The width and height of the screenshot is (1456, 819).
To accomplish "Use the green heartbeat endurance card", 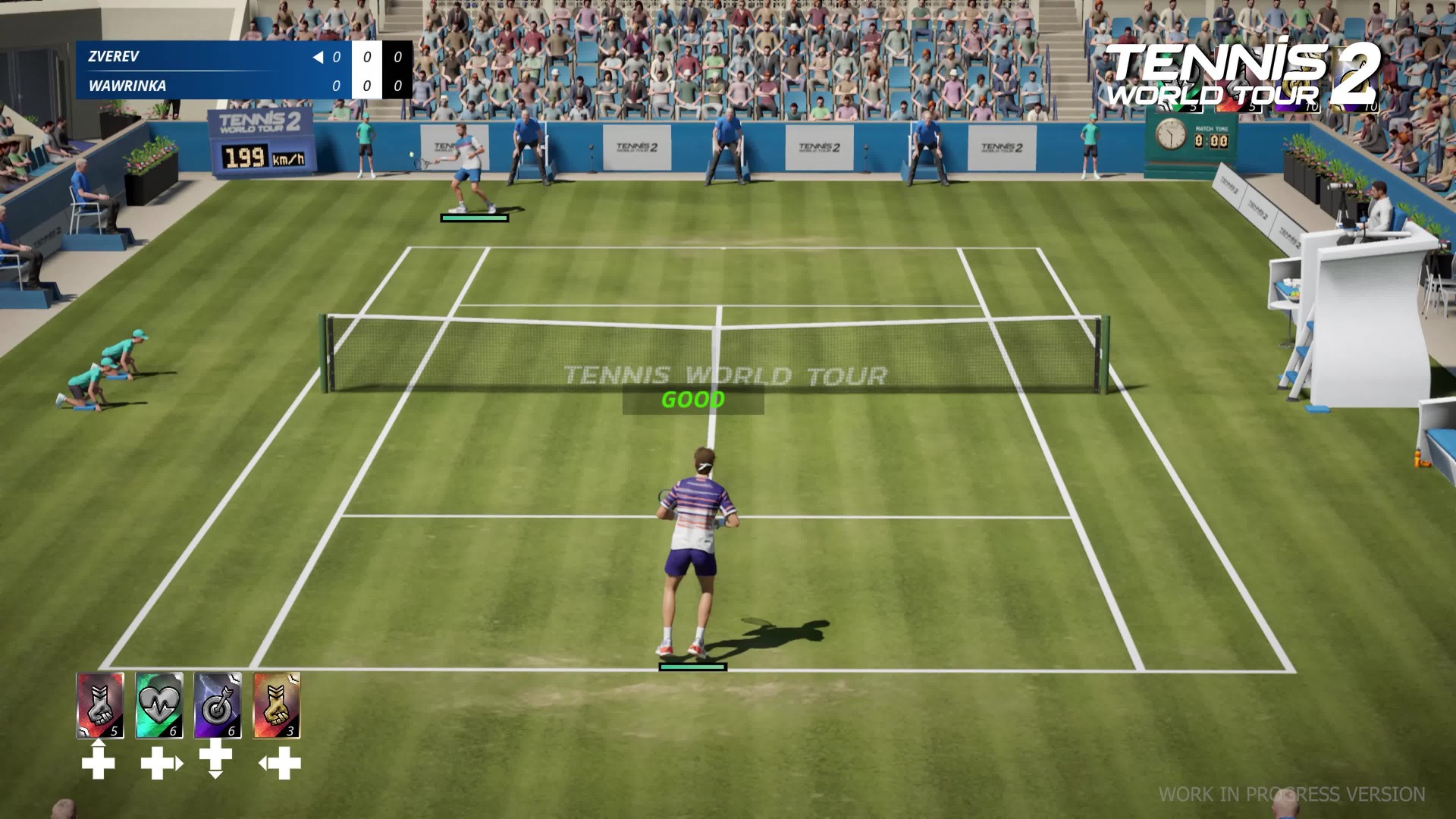I will [x=159, y=705].
